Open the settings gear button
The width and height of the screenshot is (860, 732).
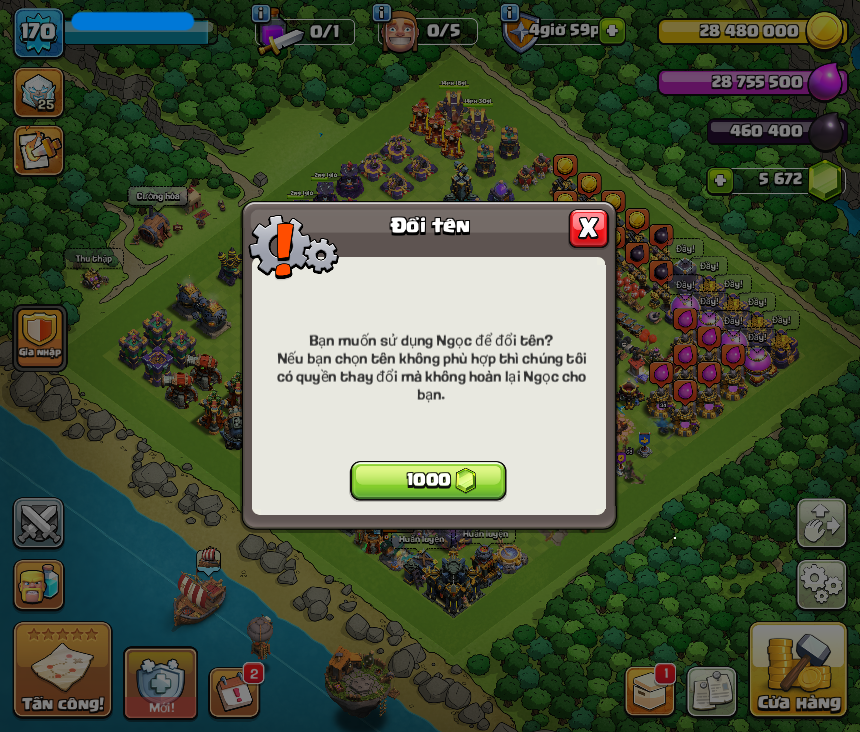pos(821,584)
